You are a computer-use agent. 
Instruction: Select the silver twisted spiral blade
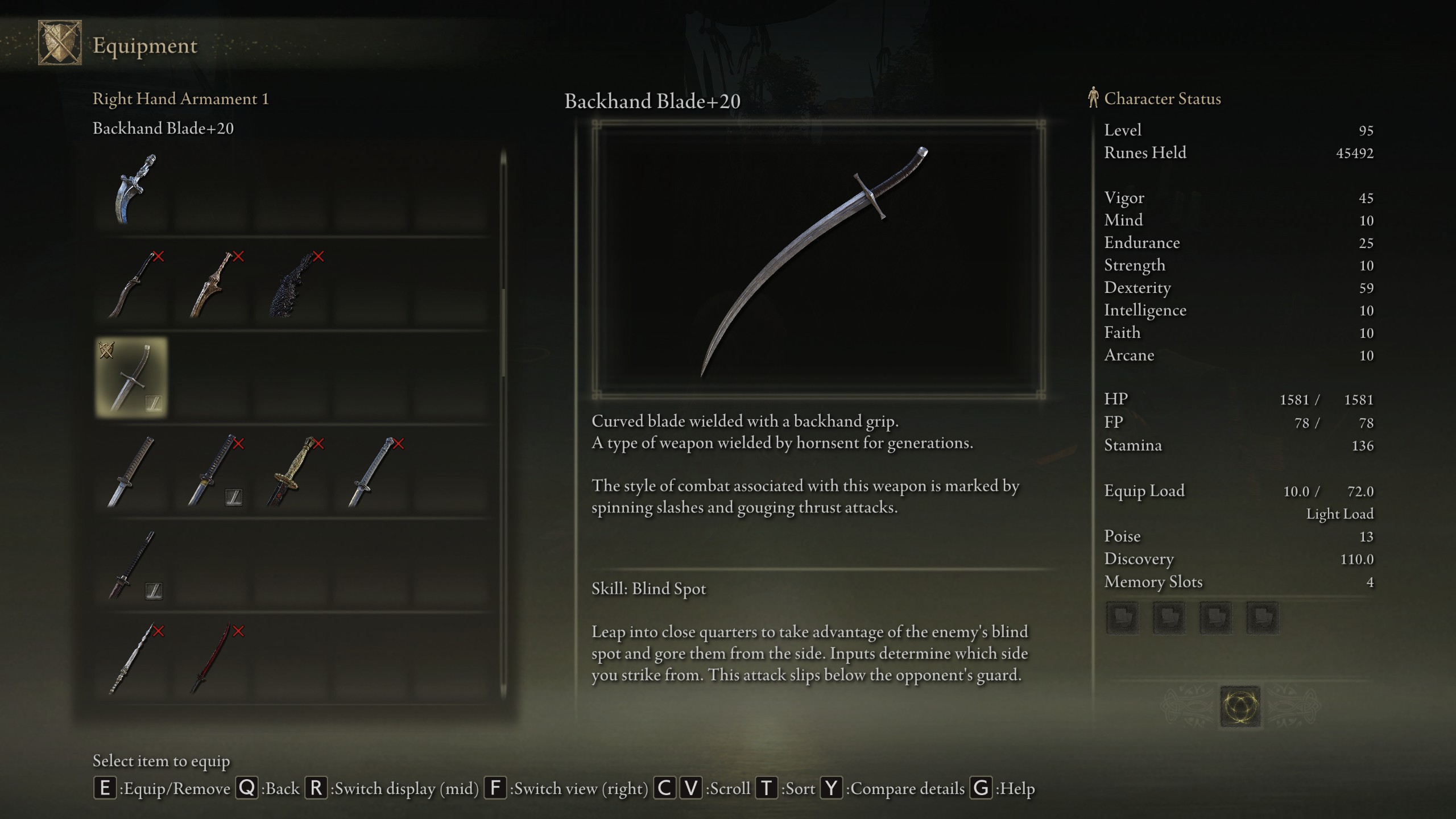pyautogui.click(x=131, y=659)
